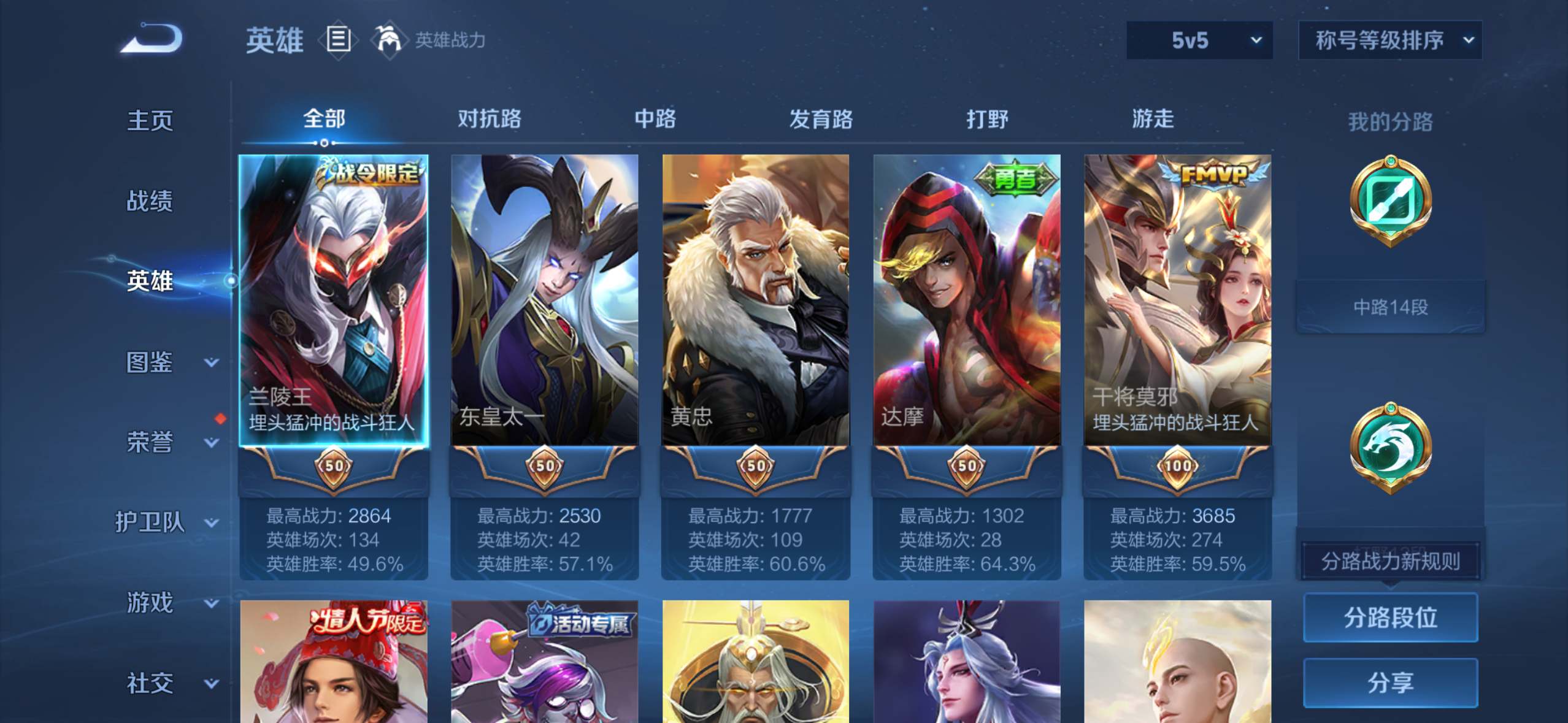Image resolution: width=1568 pixels, height=723 pixels.
Task: Choose the 黄忠 hero card
Action: (x=756, y=300)
